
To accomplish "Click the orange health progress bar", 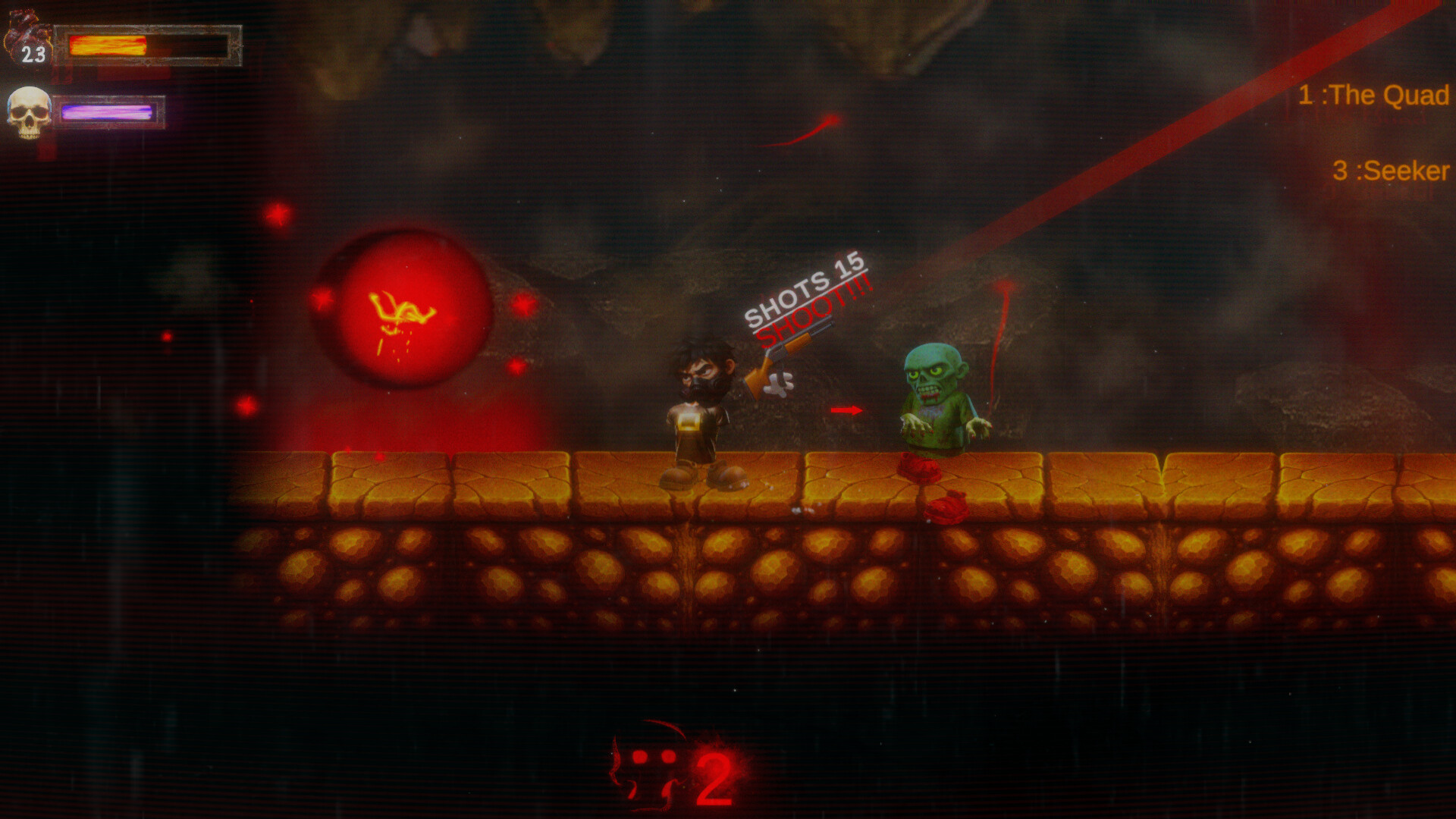I will (x=106, y=45).
